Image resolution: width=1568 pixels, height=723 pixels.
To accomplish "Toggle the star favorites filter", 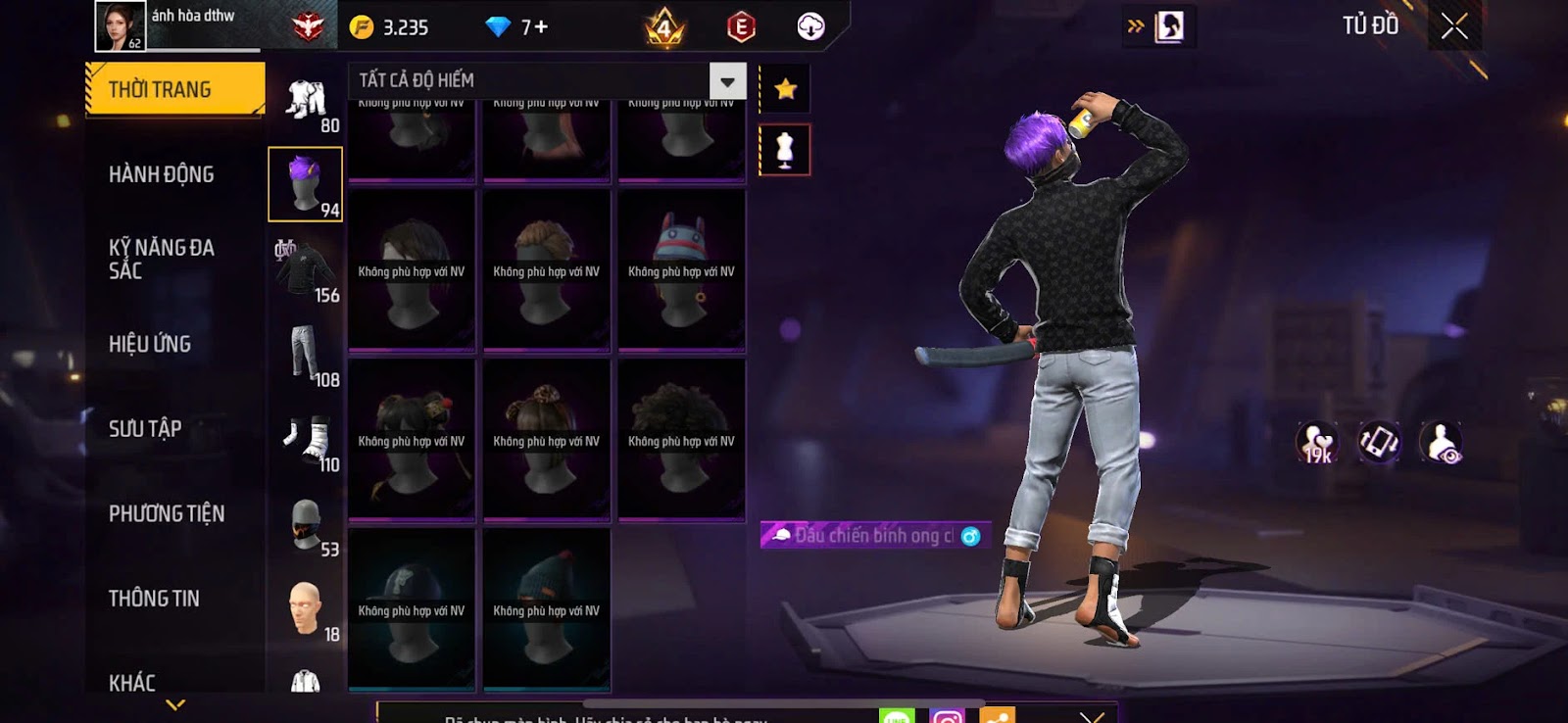I will [x=785, y=89].
